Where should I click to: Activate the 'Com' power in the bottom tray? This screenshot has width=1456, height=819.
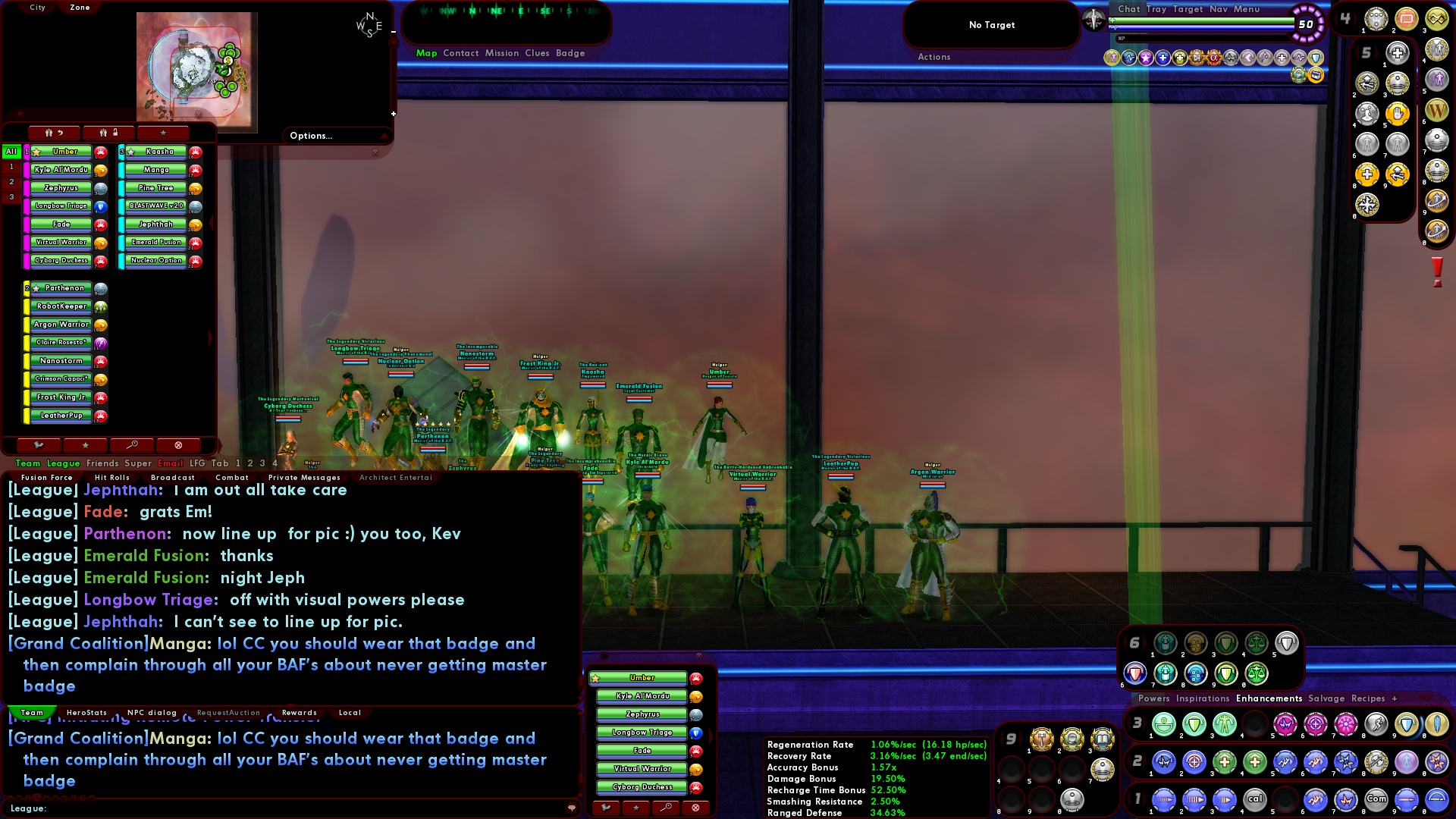point(1378,799)
